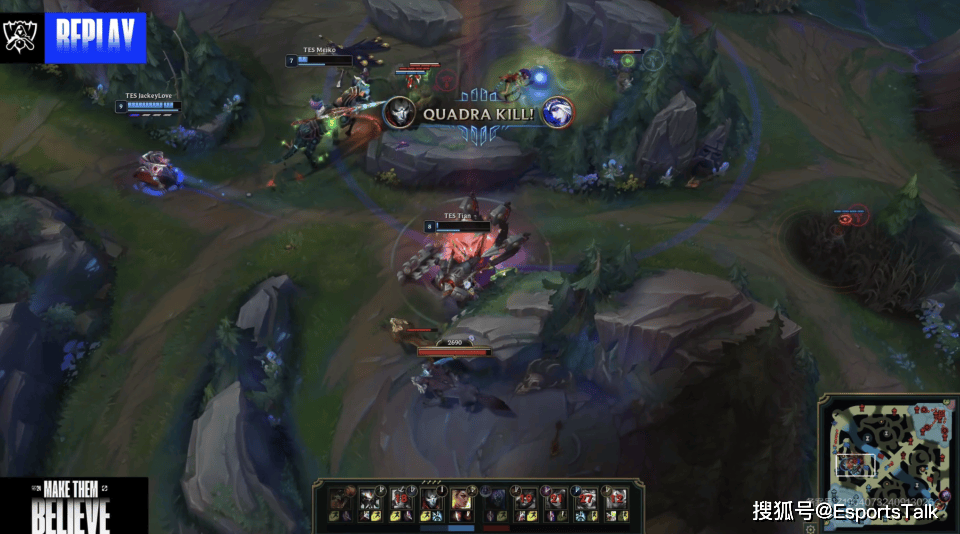The width and height of the screenshot is (960, 534).
Task: Select the leftmost champion portrait in the bottom bar
Action: click(338, 499)
